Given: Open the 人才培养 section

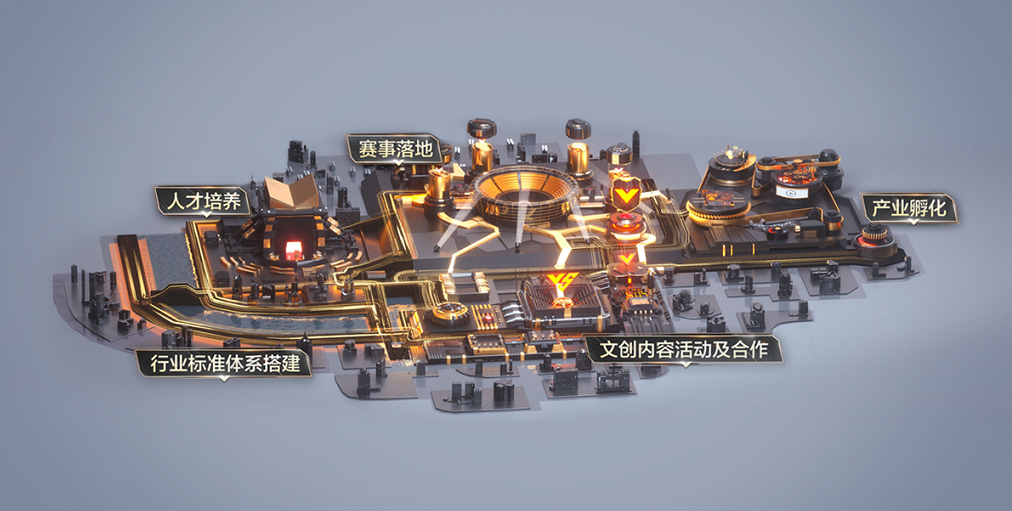Looking at the screenshot, I should [x=201, y=201].
